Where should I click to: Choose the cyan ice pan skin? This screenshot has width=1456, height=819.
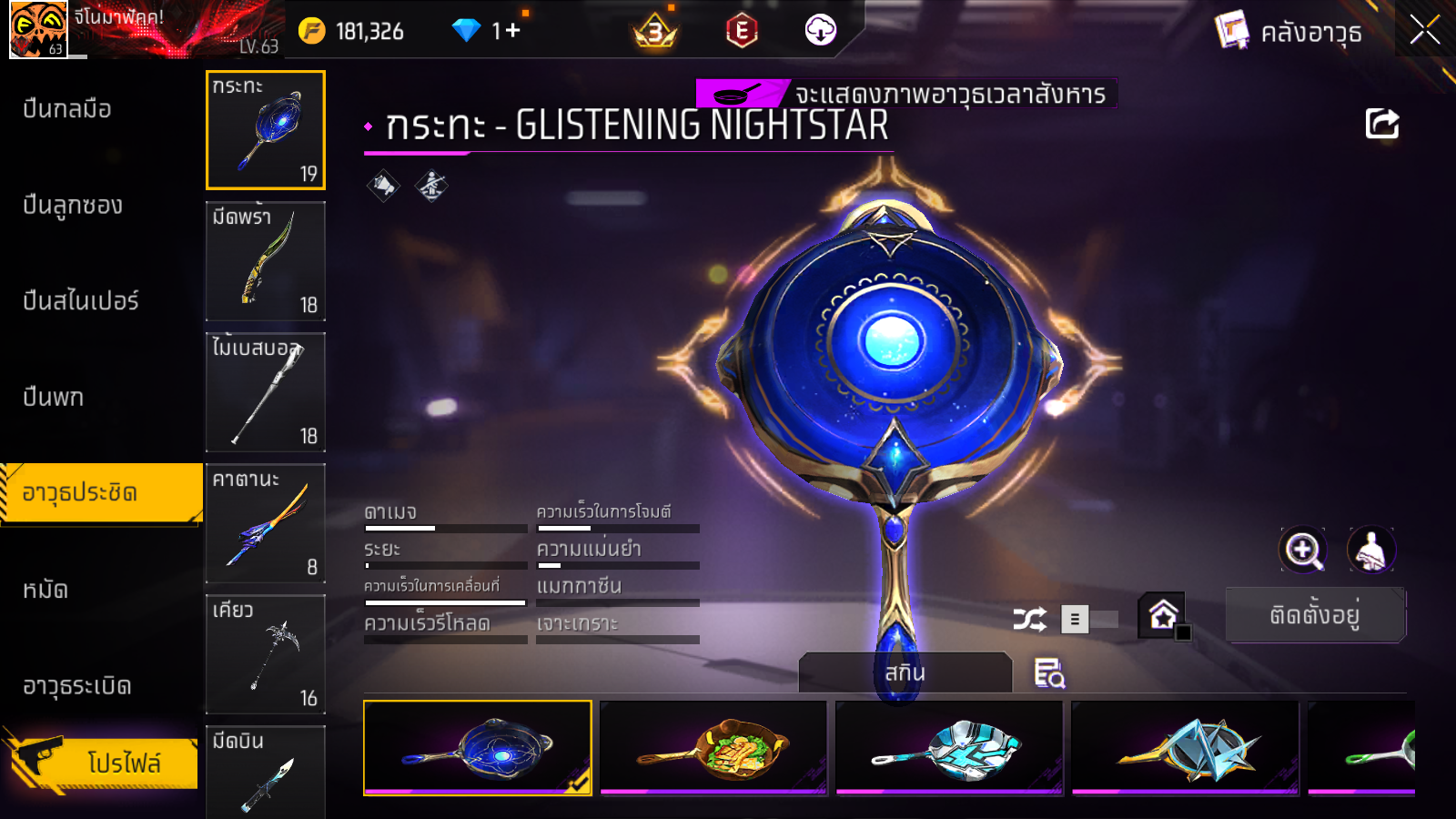click(949, 748)
